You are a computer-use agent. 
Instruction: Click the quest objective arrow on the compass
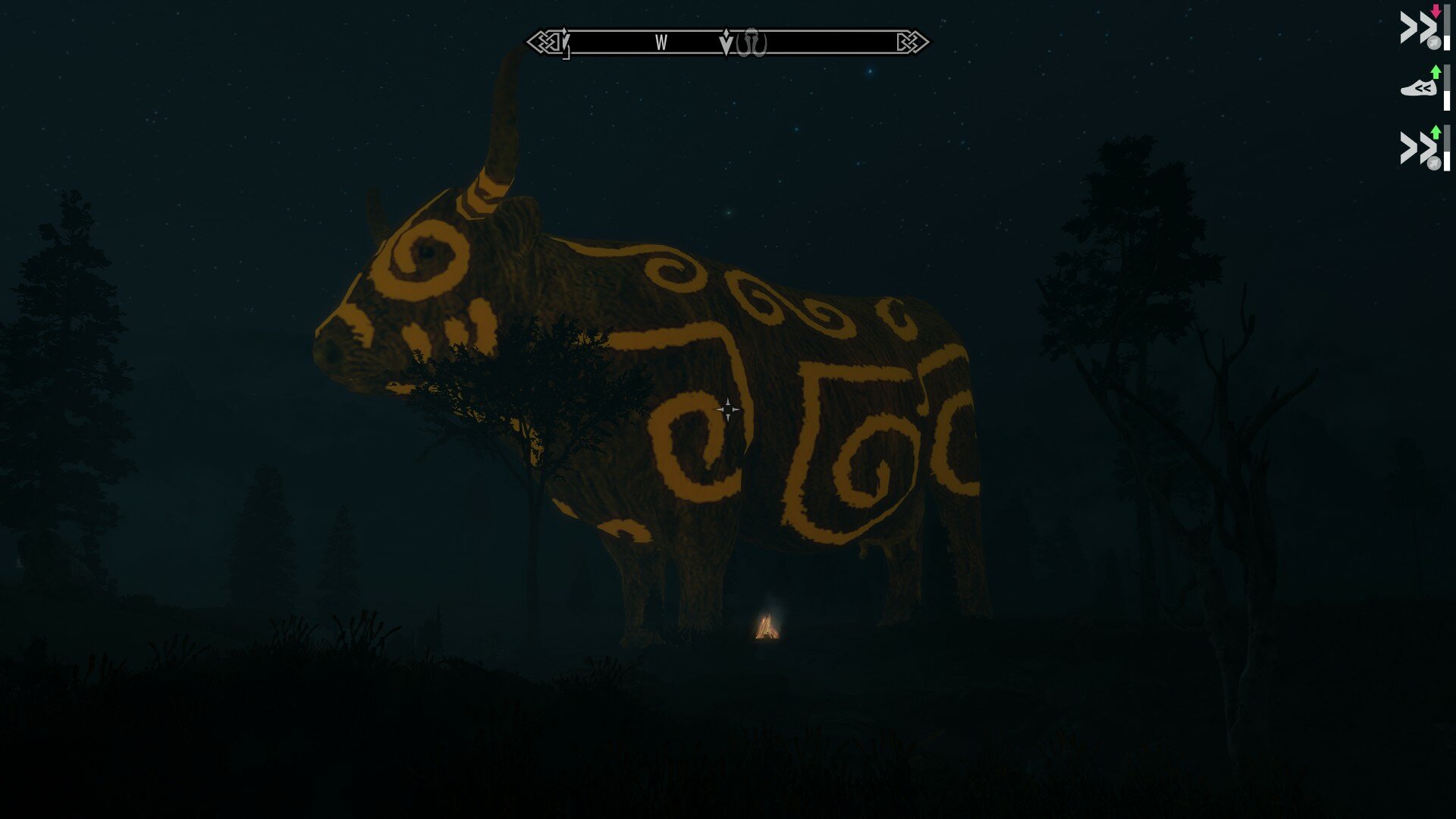point(726,42)
